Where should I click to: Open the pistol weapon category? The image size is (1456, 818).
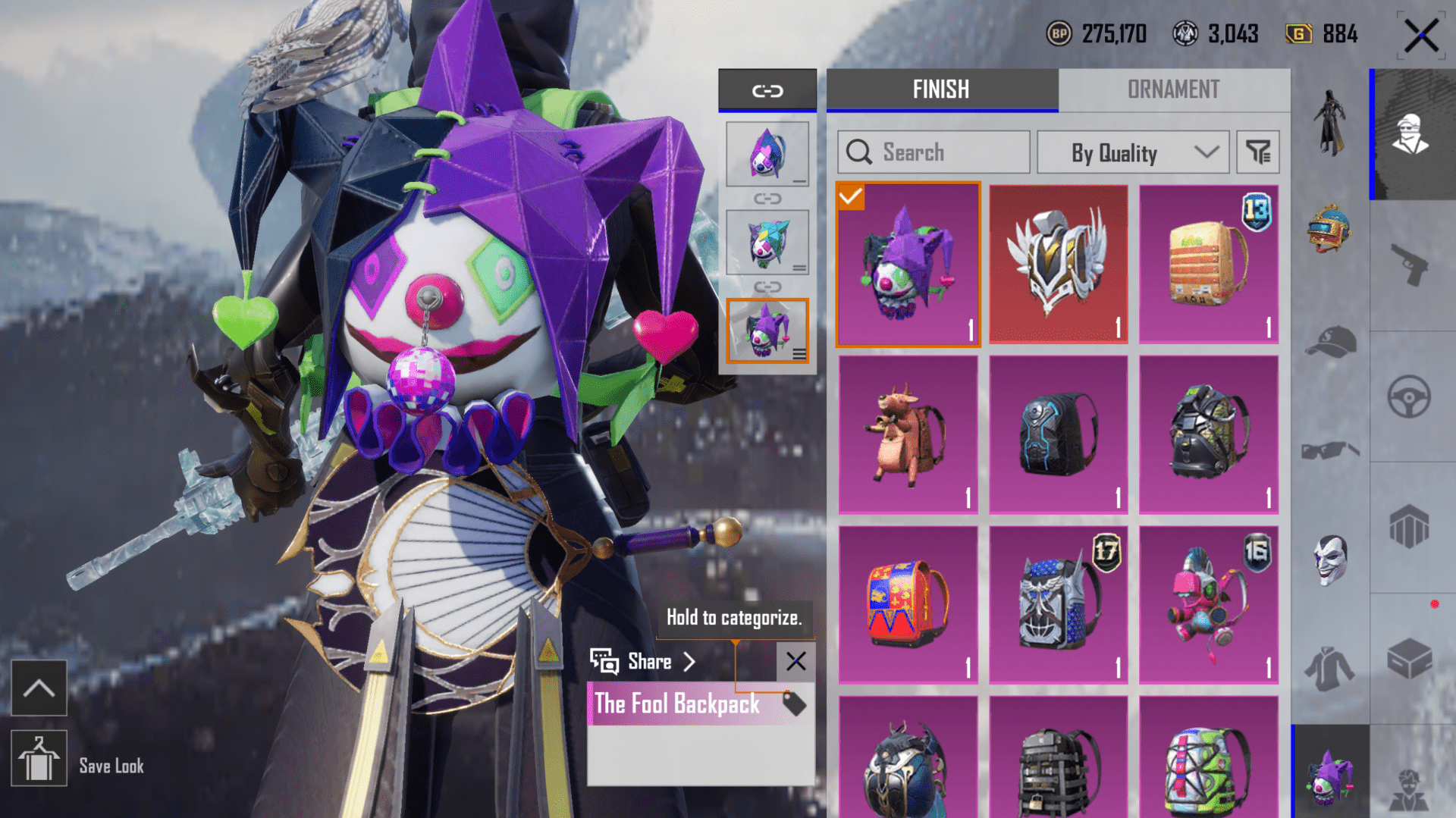[x=1411, y=265]
